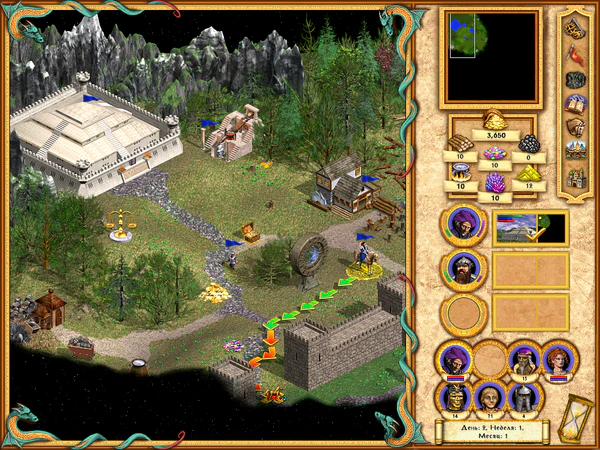Click the green castle toolbar icon

coord(575,178)
